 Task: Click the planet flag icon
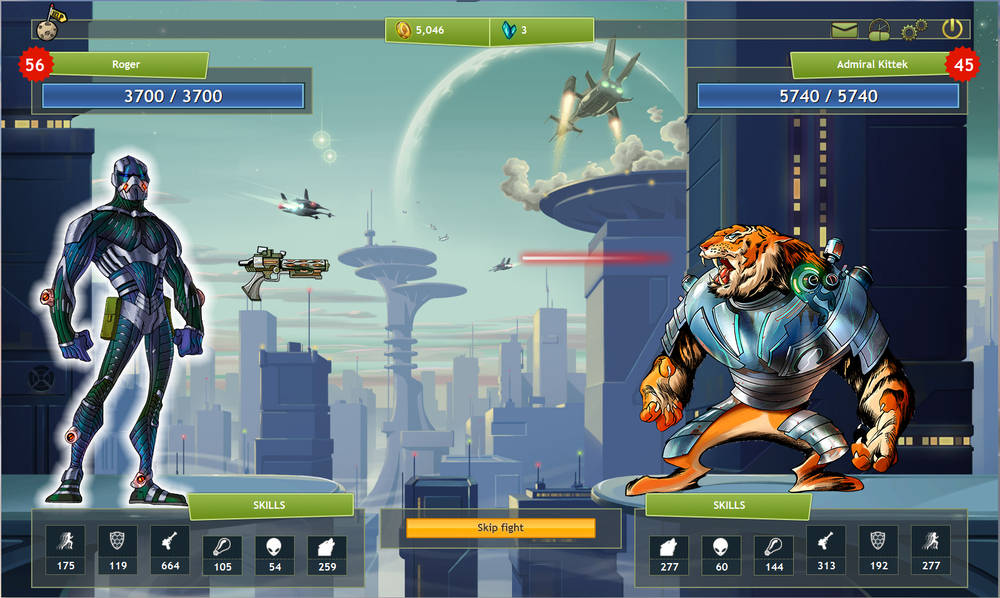pos(48,23)
